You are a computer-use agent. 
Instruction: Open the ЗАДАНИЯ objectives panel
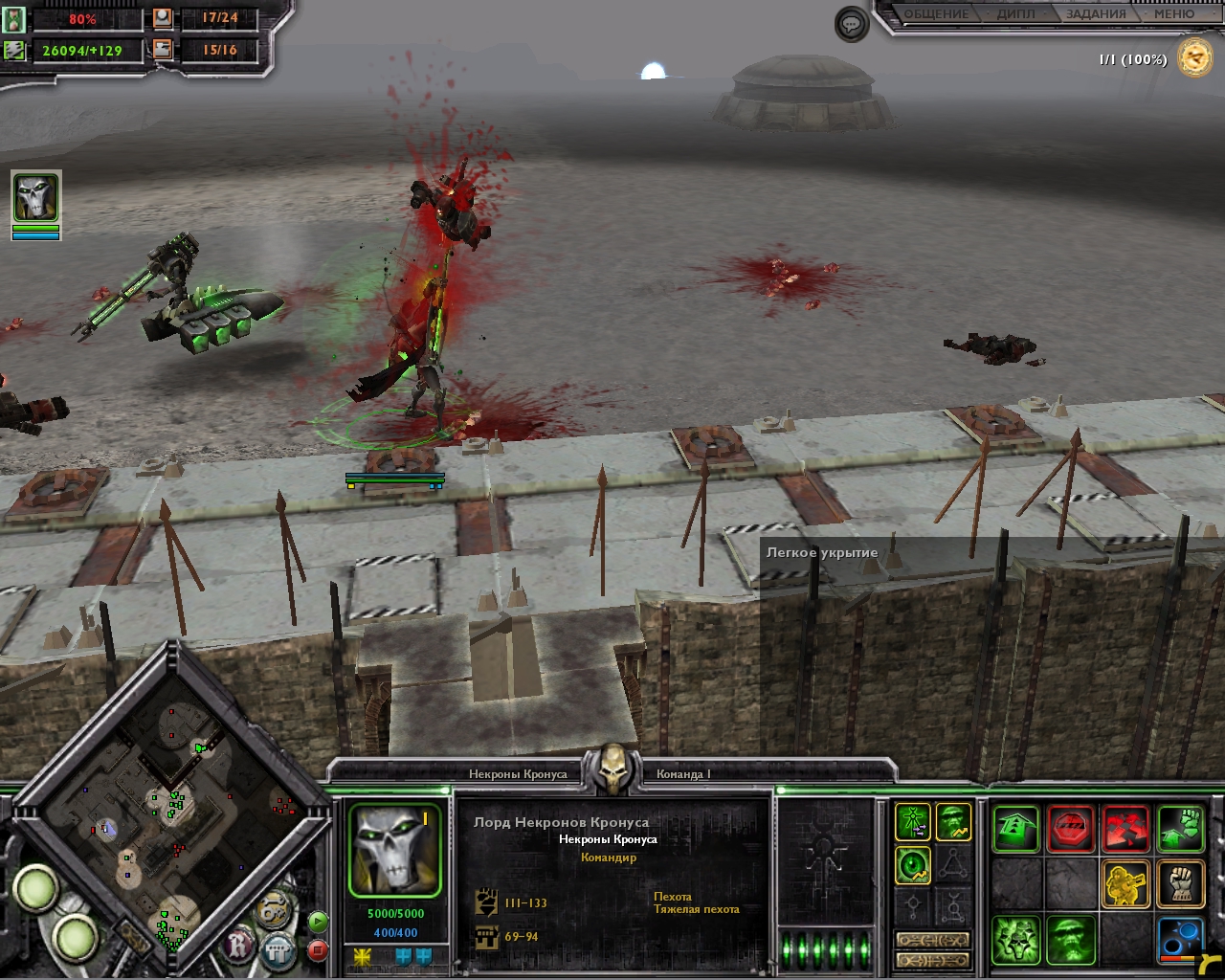click(x=1096, y=14)
